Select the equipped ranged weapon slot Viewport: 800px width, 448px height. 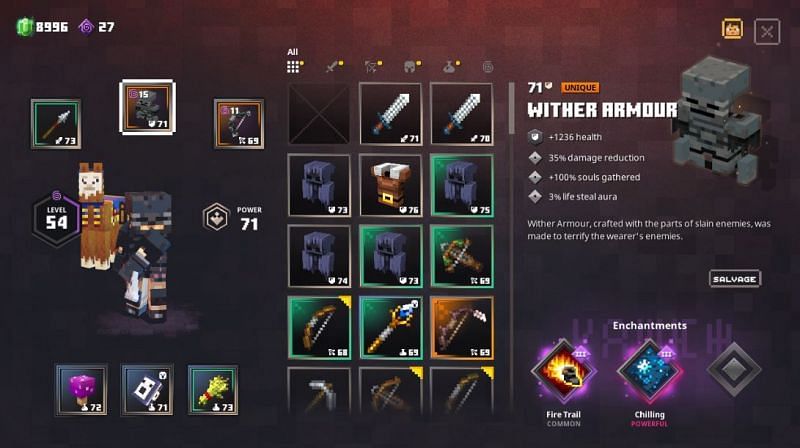tap(239, 123)
